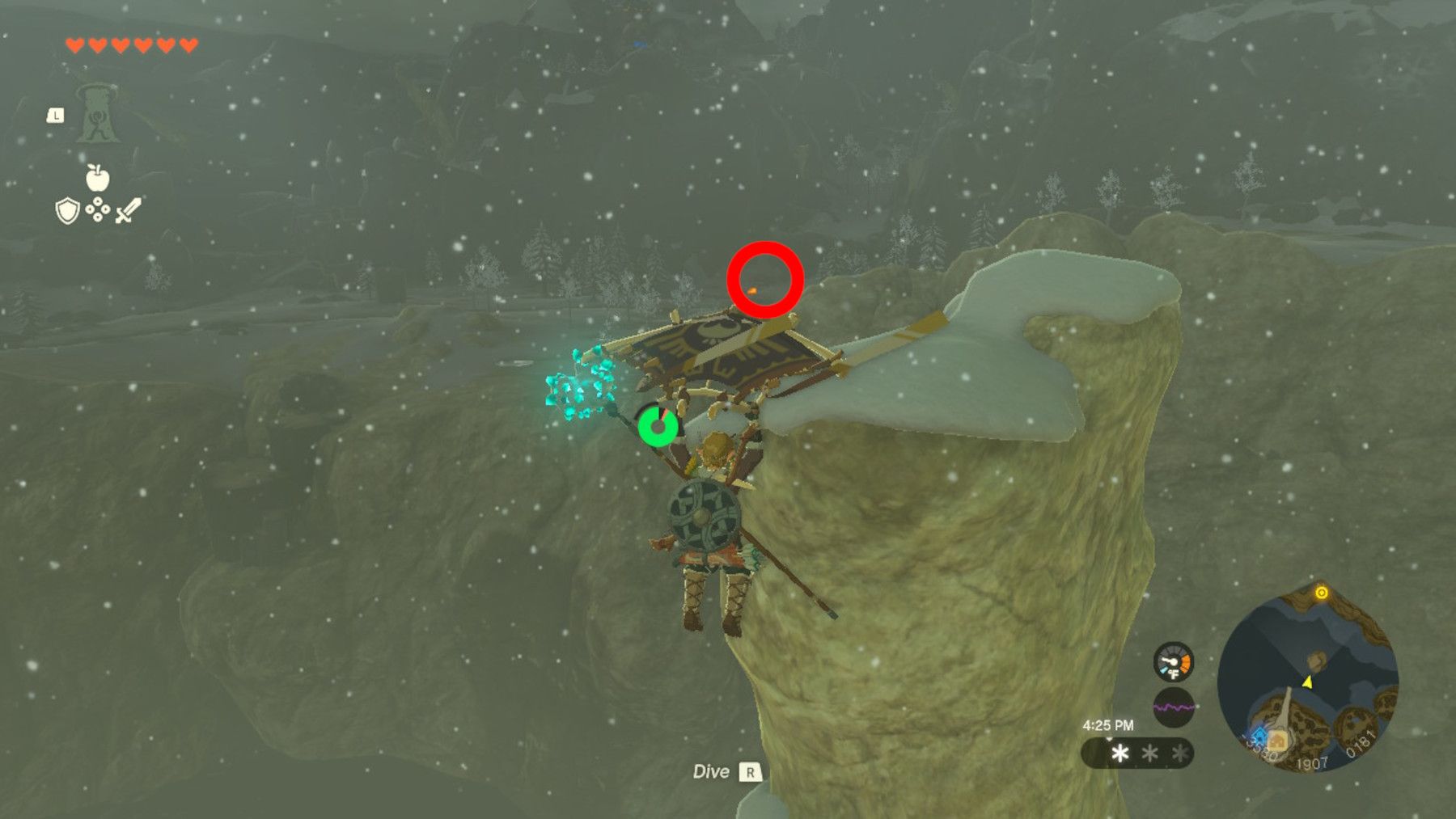Click the blue shrine marker on the minimap
The image size is (1456, 819).
click(x=1260, y=738)
